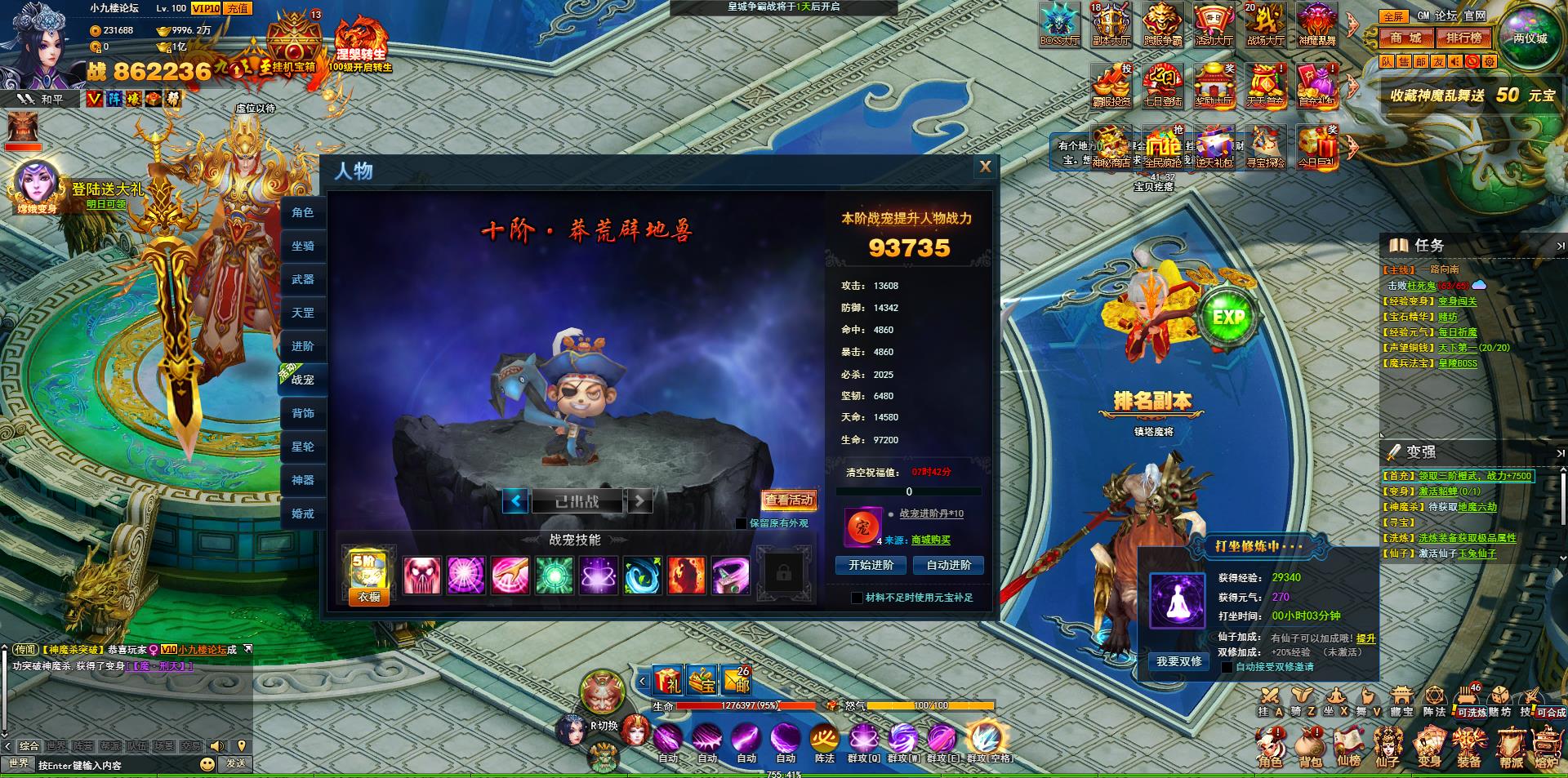The height and width of the screenshot is (778, 1568).
Task: Toggle 保留原有外观 checkbox
Action: point(741,523)
